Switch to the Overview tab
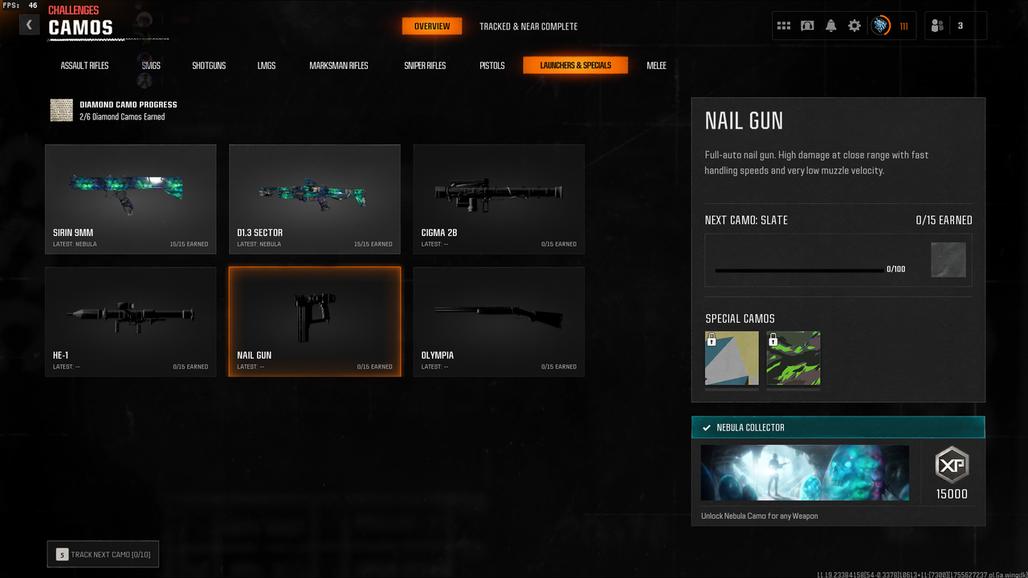This screenshot has height=578, width=1028. [x=432, y=26]
